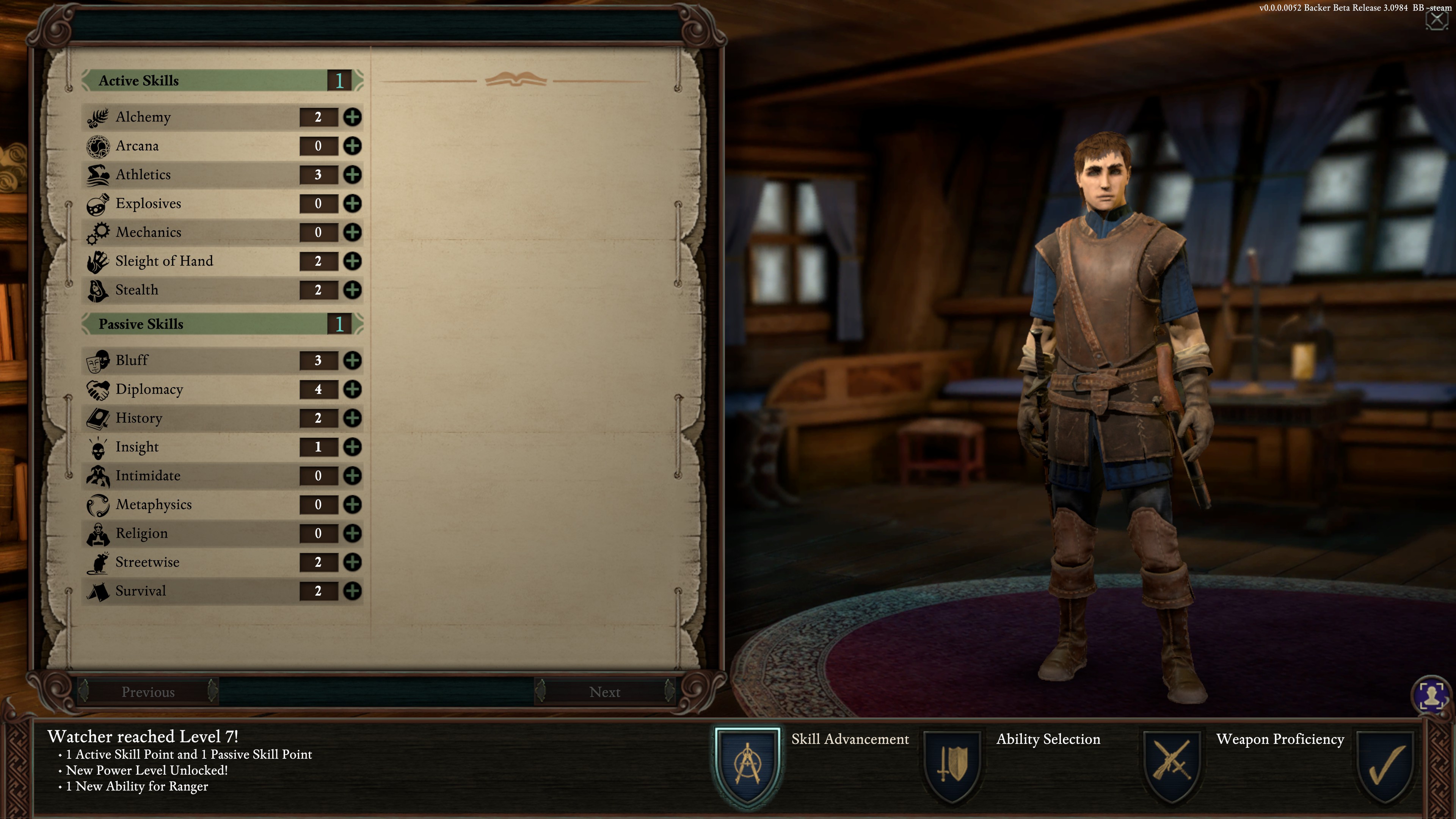
Task: Raise the Intimidate skill
Action: pyautogui.click(x=352, y=475)
